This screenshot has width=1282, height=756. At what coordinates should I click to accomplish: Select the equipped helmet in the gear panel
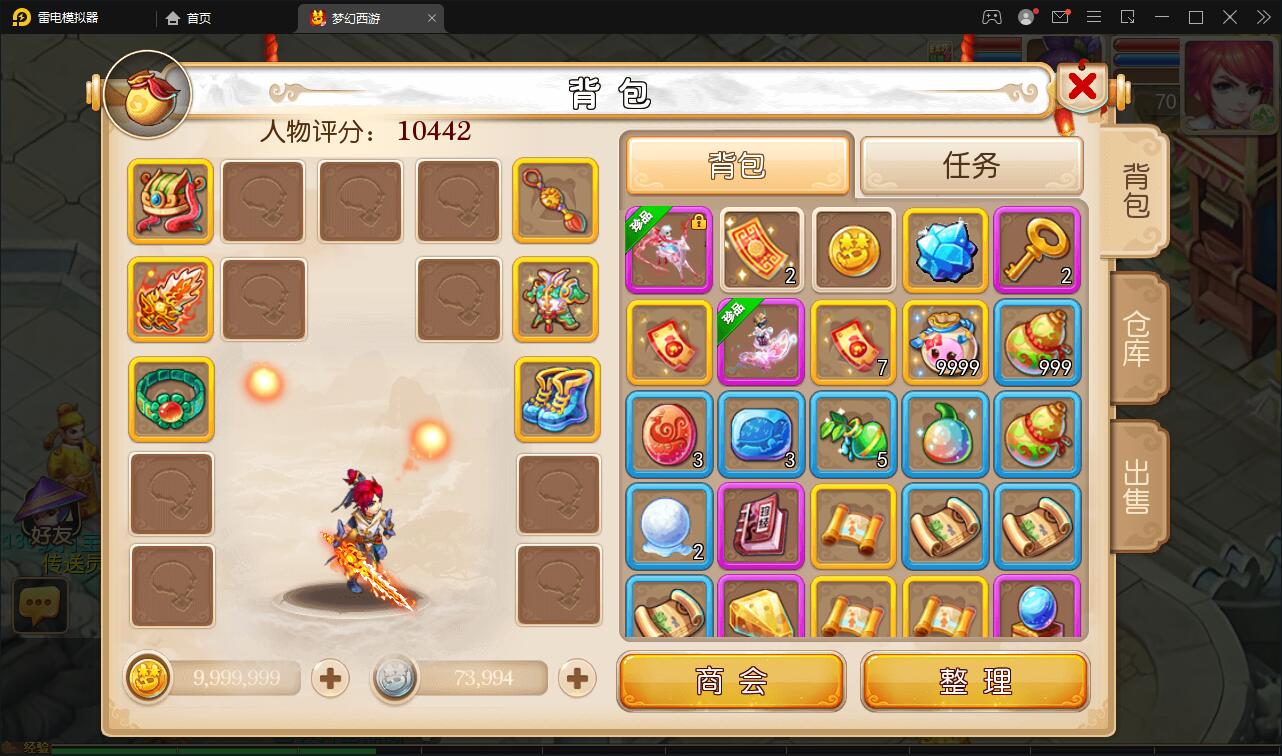tap(169, 202)
